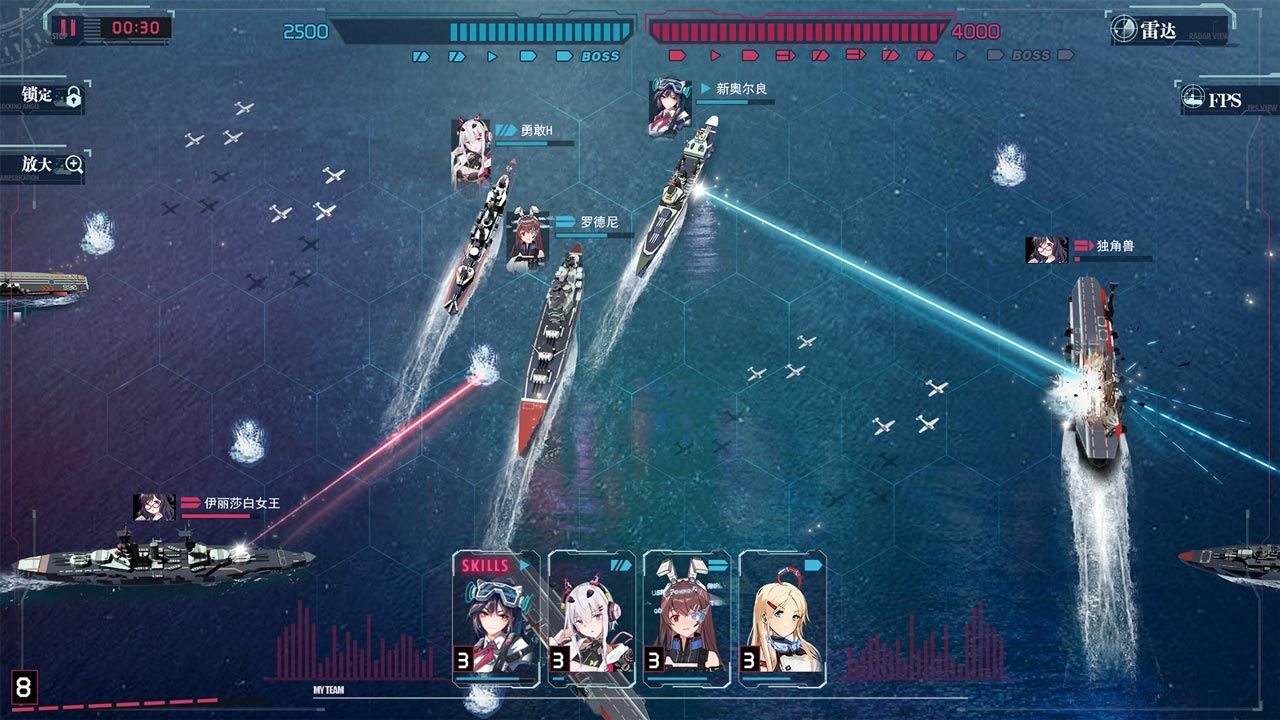
Task: Activate the 放大 zoom-in button
Action: pos(45,164)
